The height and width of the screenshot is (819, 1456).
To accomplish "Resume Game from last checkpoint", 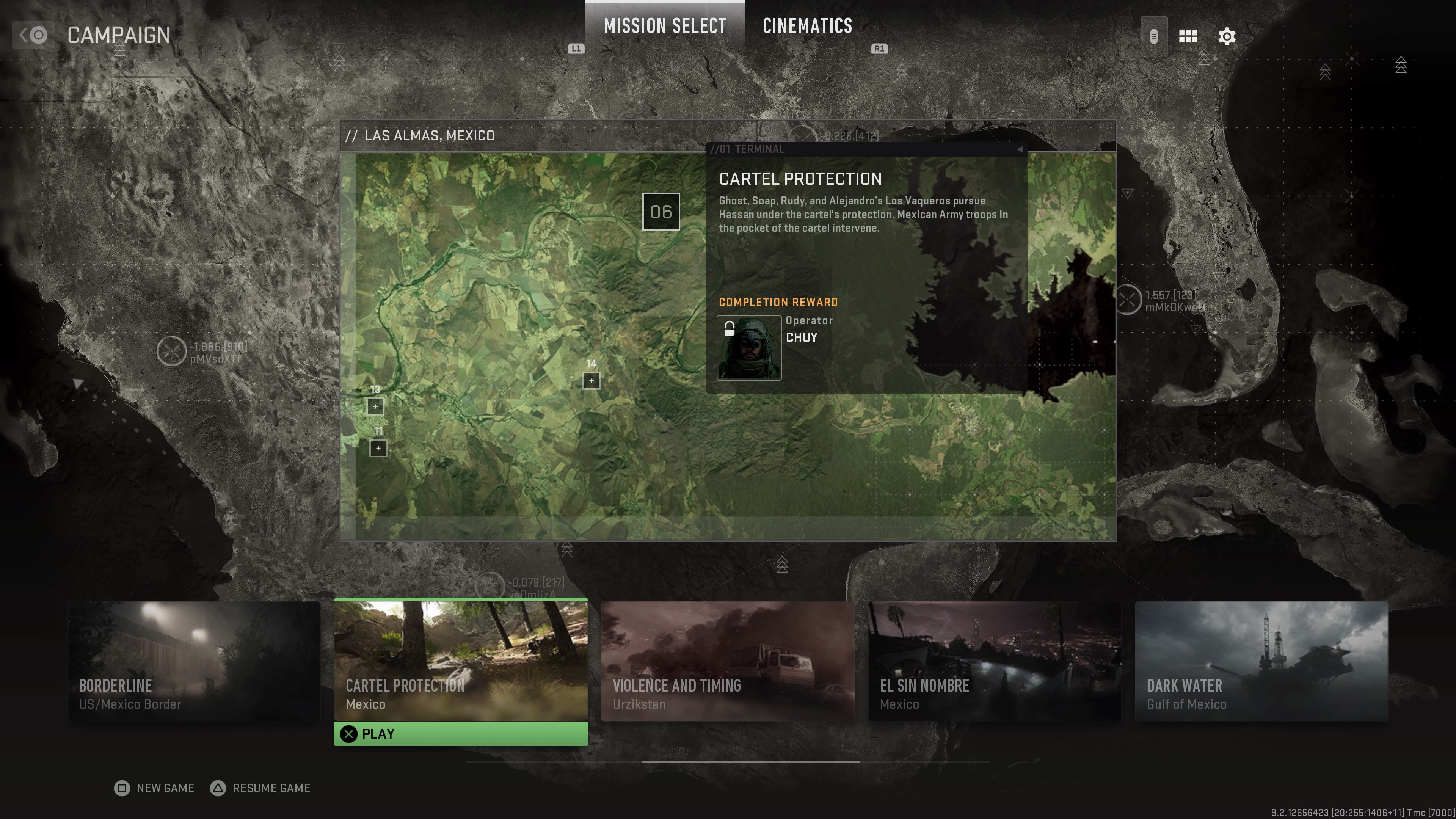I will pyautogui.click(x=260, y=788).
